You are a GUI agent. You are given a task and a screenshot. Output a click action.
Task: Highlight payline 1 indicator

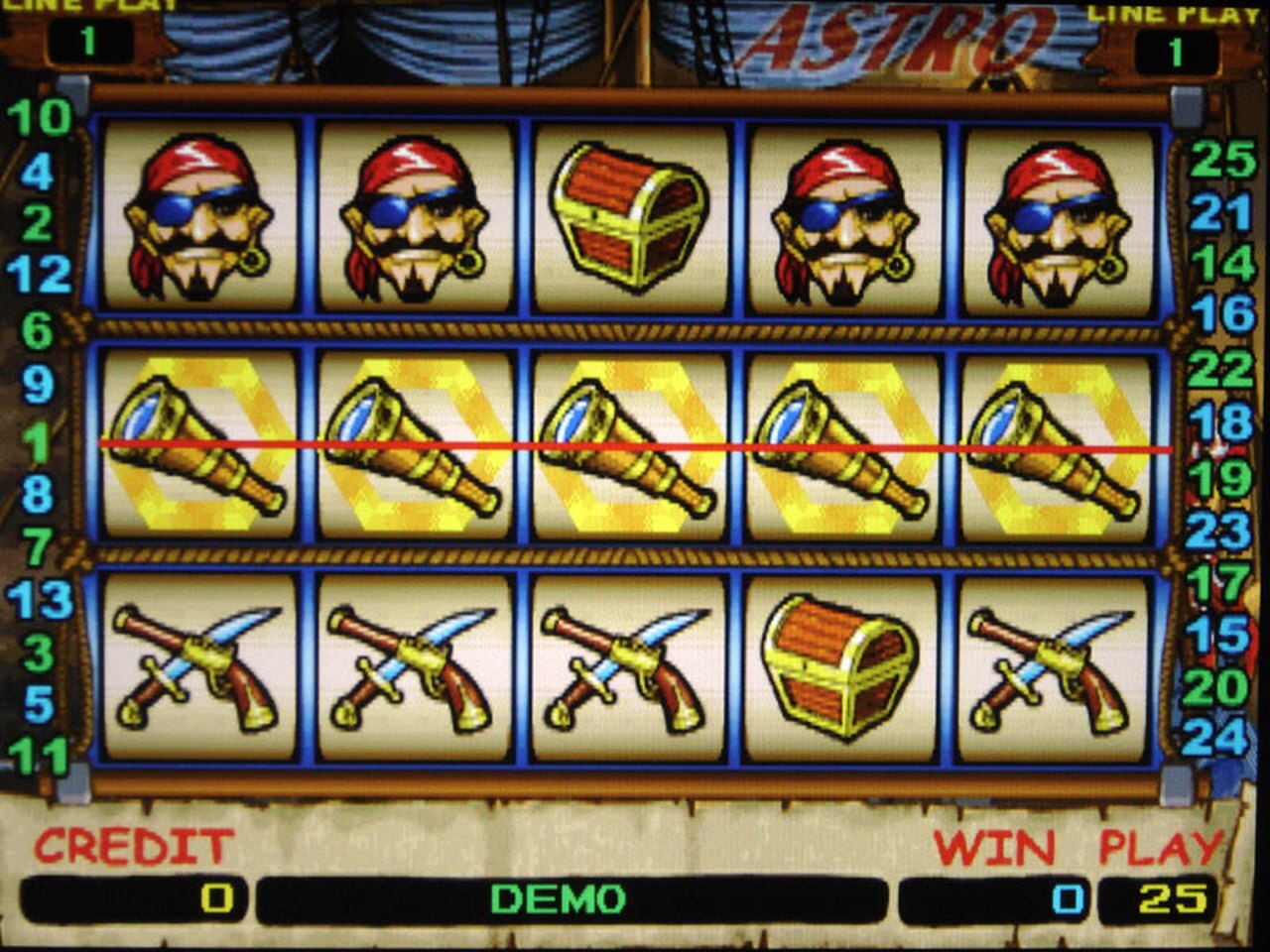tap(38, 442)
